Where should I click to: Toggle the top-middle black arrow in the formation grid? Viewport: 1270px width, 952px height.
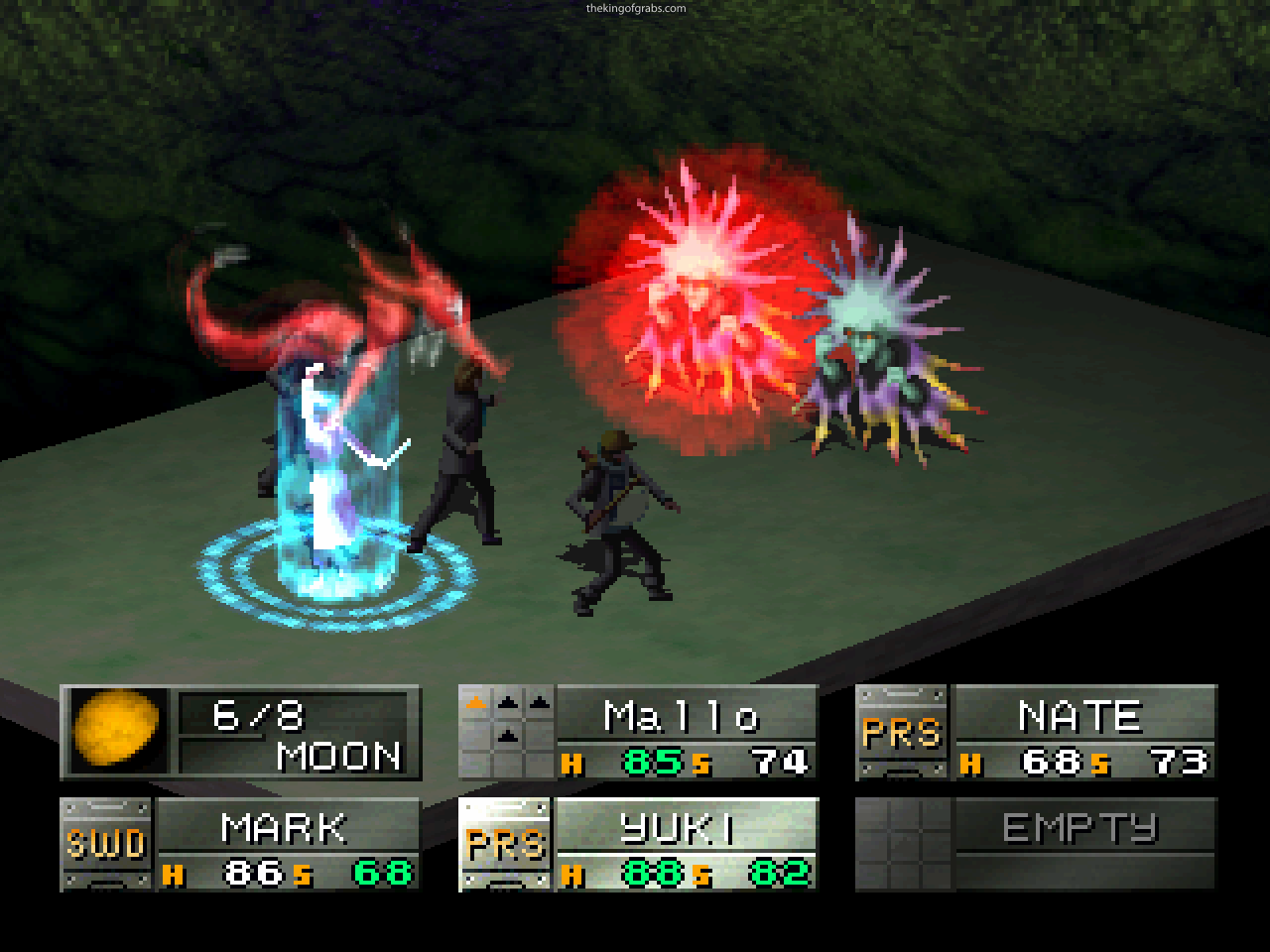click(507, 701)
